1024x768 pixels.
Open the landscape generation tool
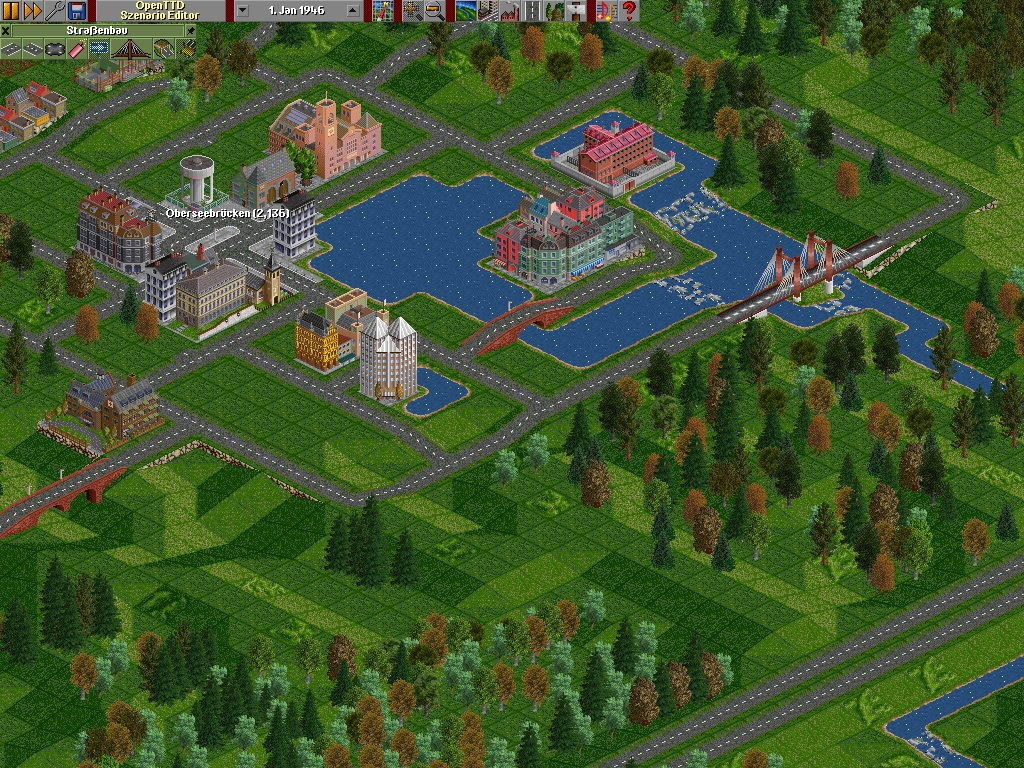click(x=465, y=11)
